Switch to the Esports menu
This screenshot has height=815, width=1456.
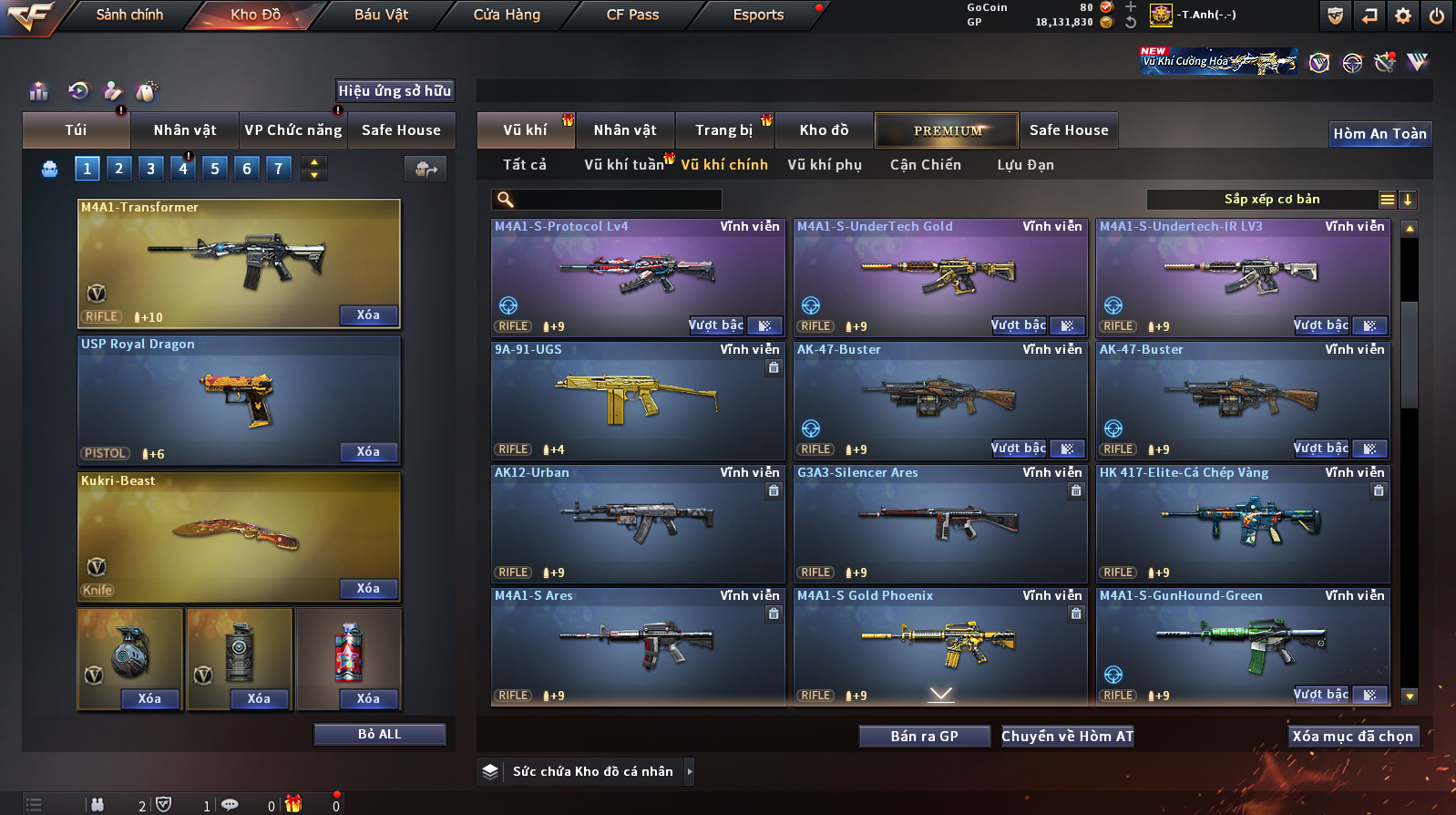click(x=758, y=15)
